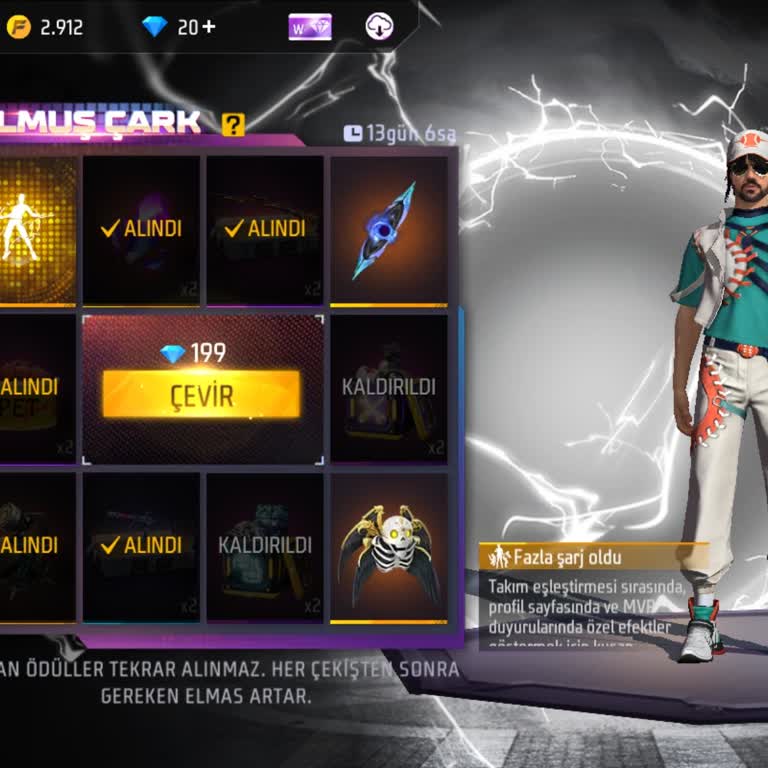Open the gold coin balance

pyautogui.click(x=45, y=27)
